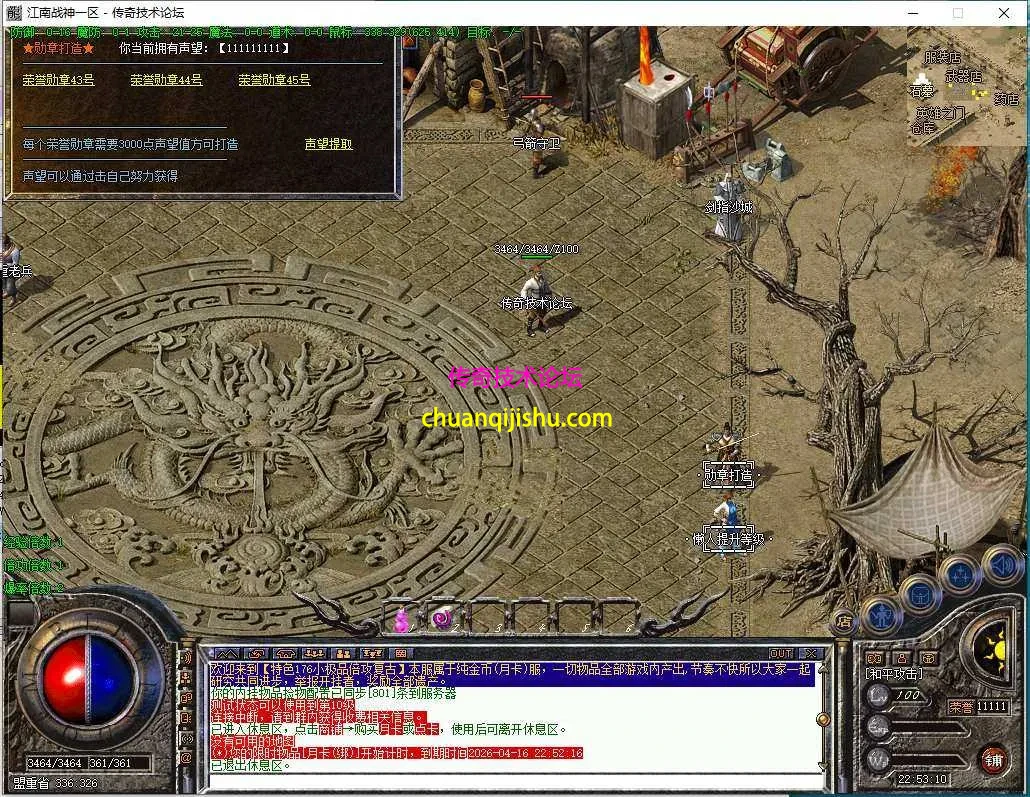Image resolution: width=1030 pixels, height=797 pixels.
Task: Toggle sound with the speaker button
Action: (999, 563)
